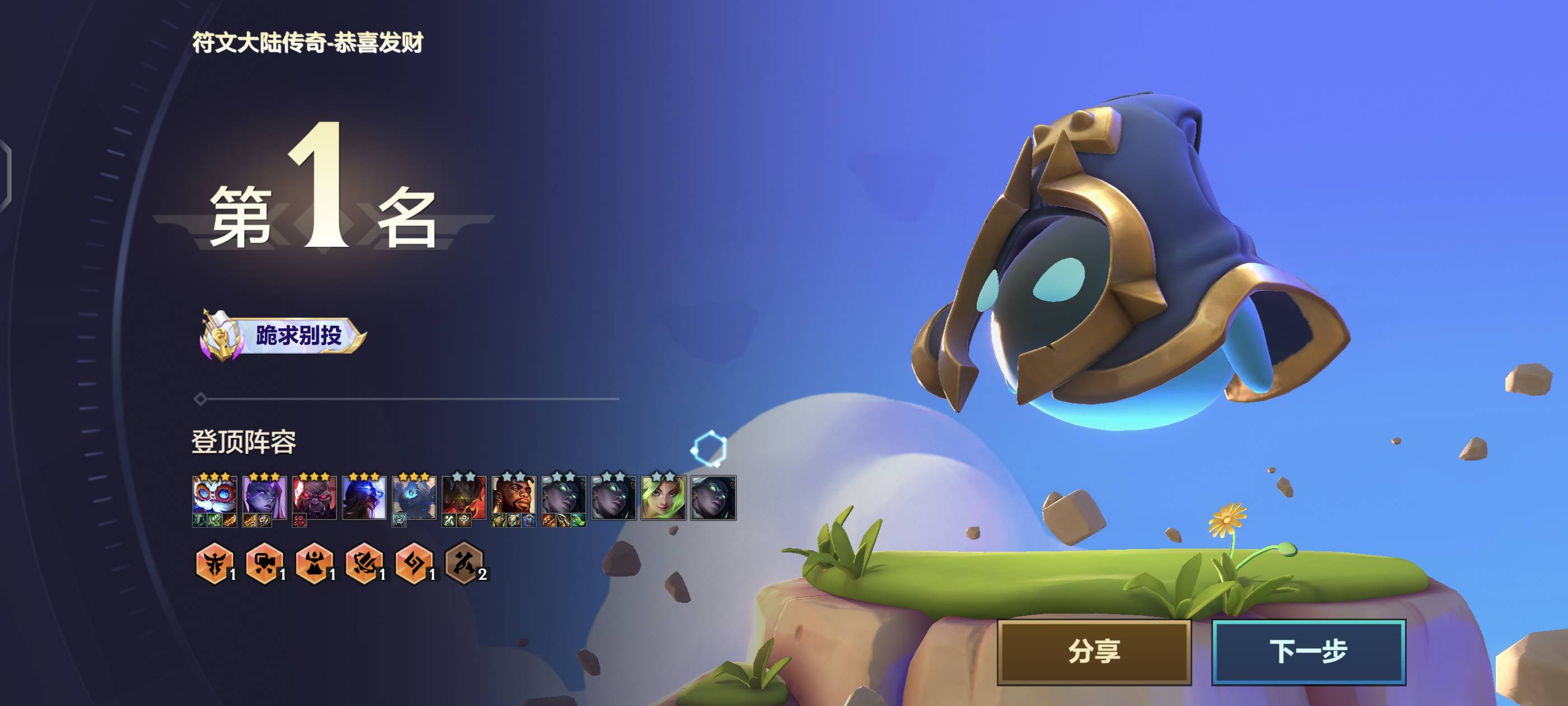
Task: Click the 跪求别投 title badge
Action: pos(284,335)
